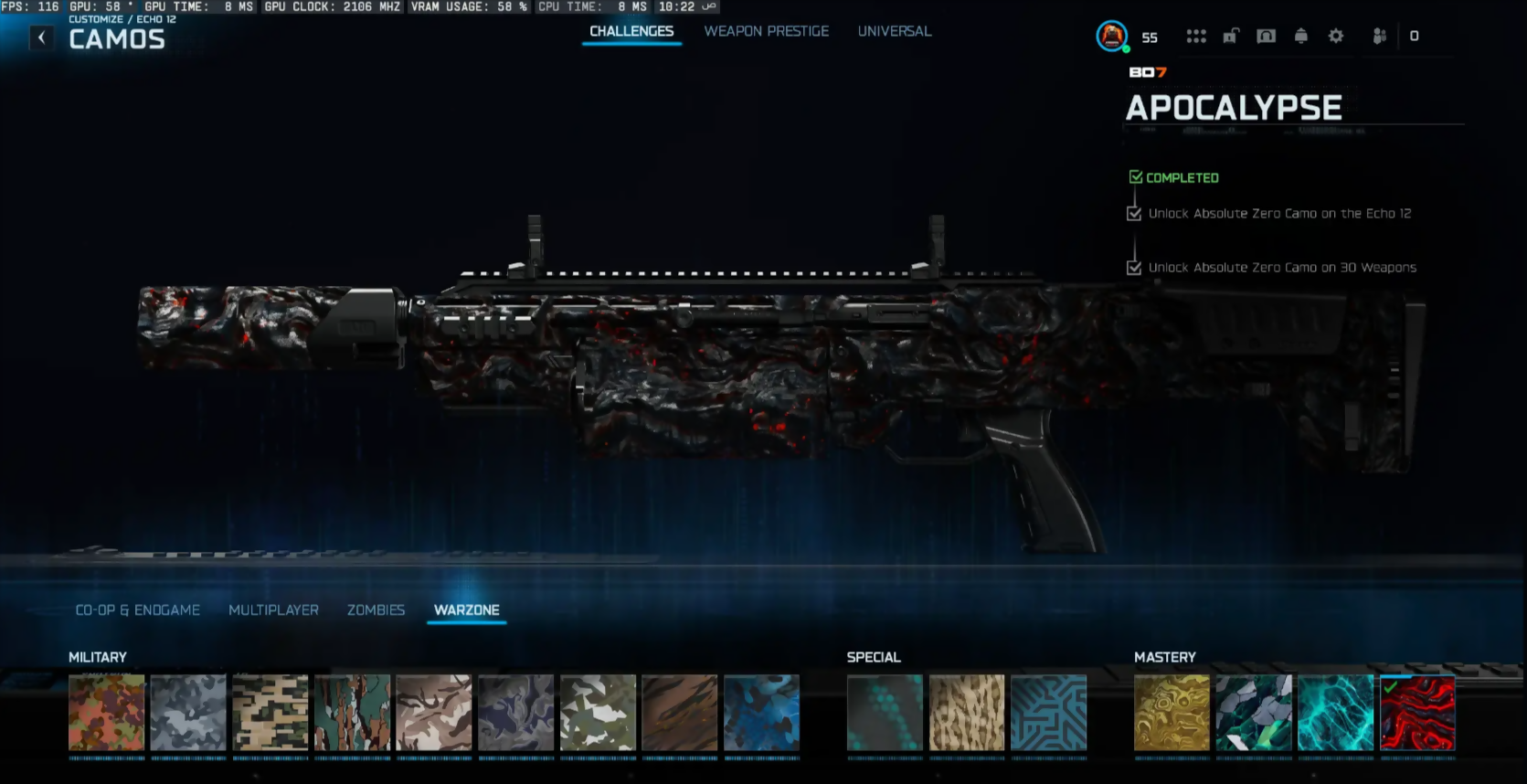Choose the glowing cyan mastery camo

pos(1335,713)
